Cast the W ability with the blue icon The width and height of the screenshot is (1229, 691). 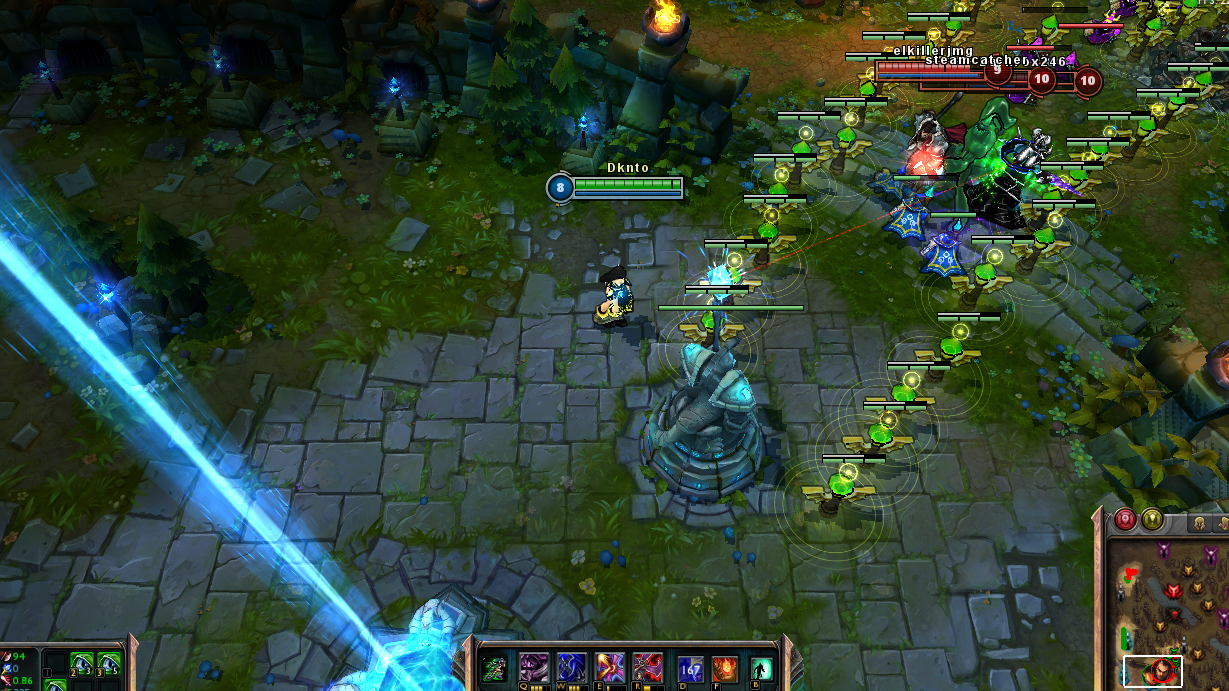[x=571, y=667]
